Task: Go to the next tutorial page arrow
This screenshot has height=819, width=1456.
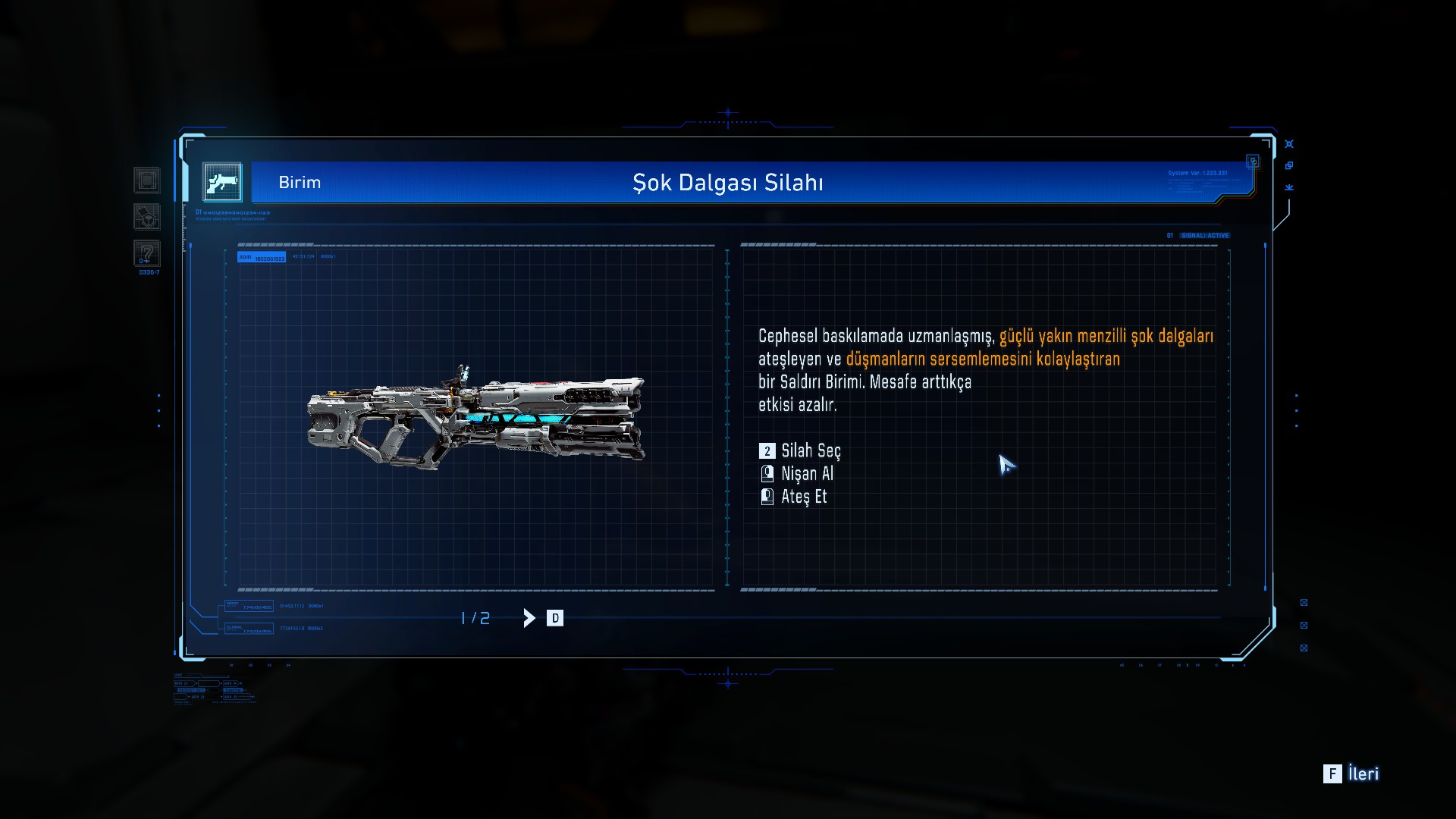Action: click(529, 618)
